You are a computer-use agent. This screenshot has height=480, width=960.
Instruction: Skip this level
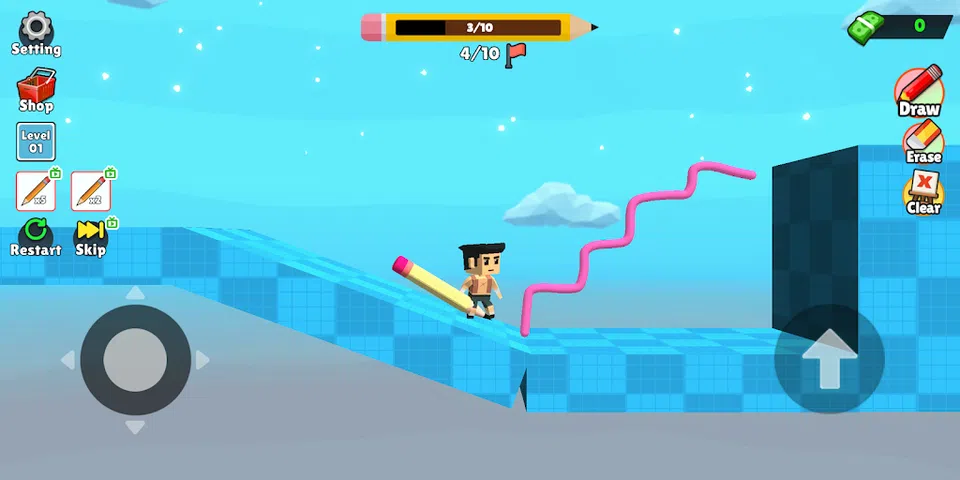tap(91, 238)
